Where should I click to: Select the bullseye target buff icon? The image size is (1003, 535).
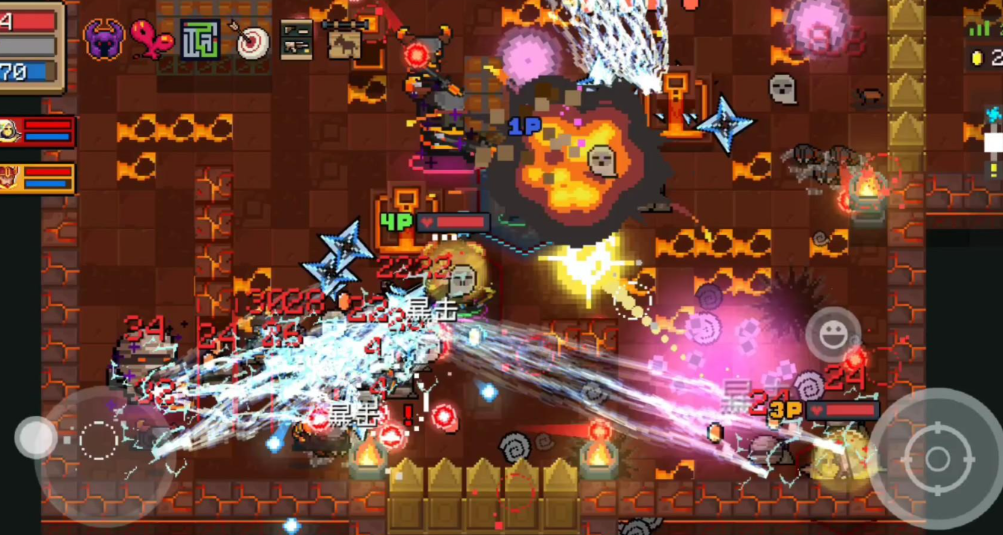pyautogui.click(x=249, y=40)
